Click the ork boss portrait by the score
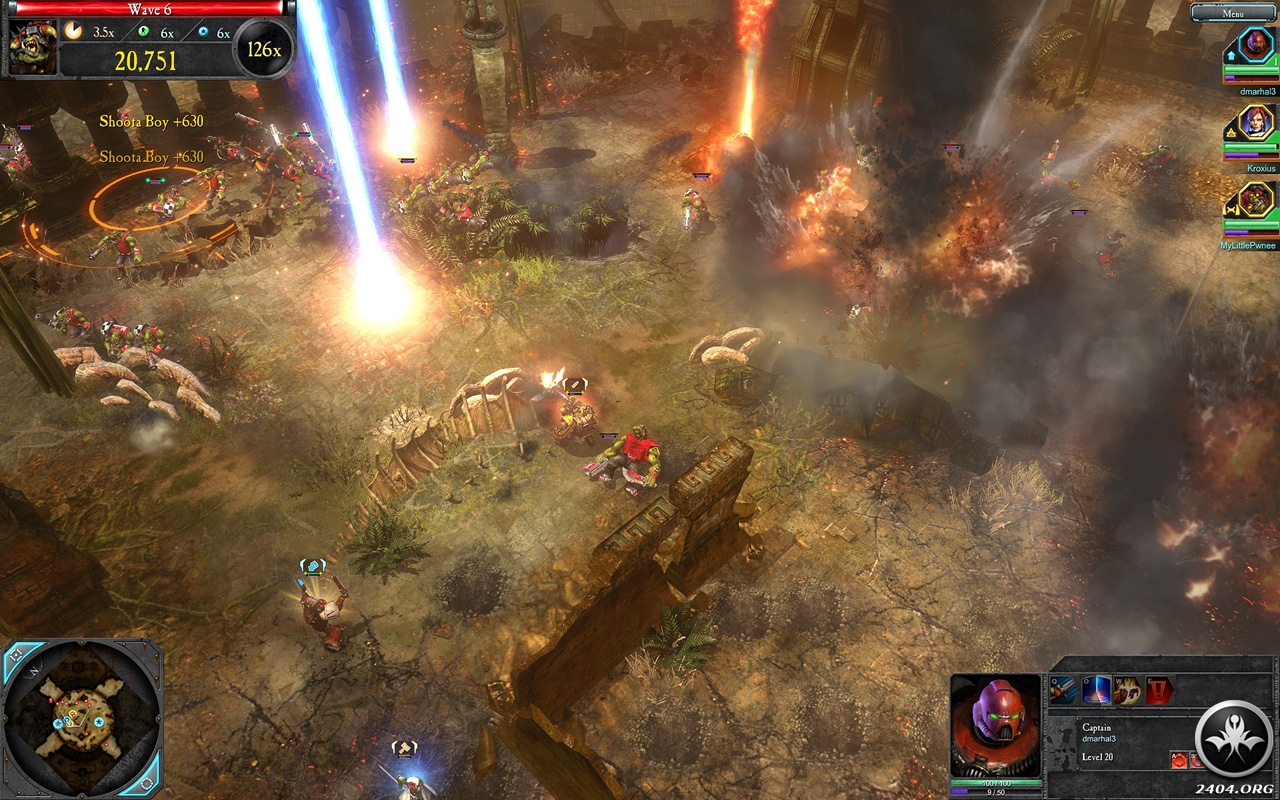 33,46
